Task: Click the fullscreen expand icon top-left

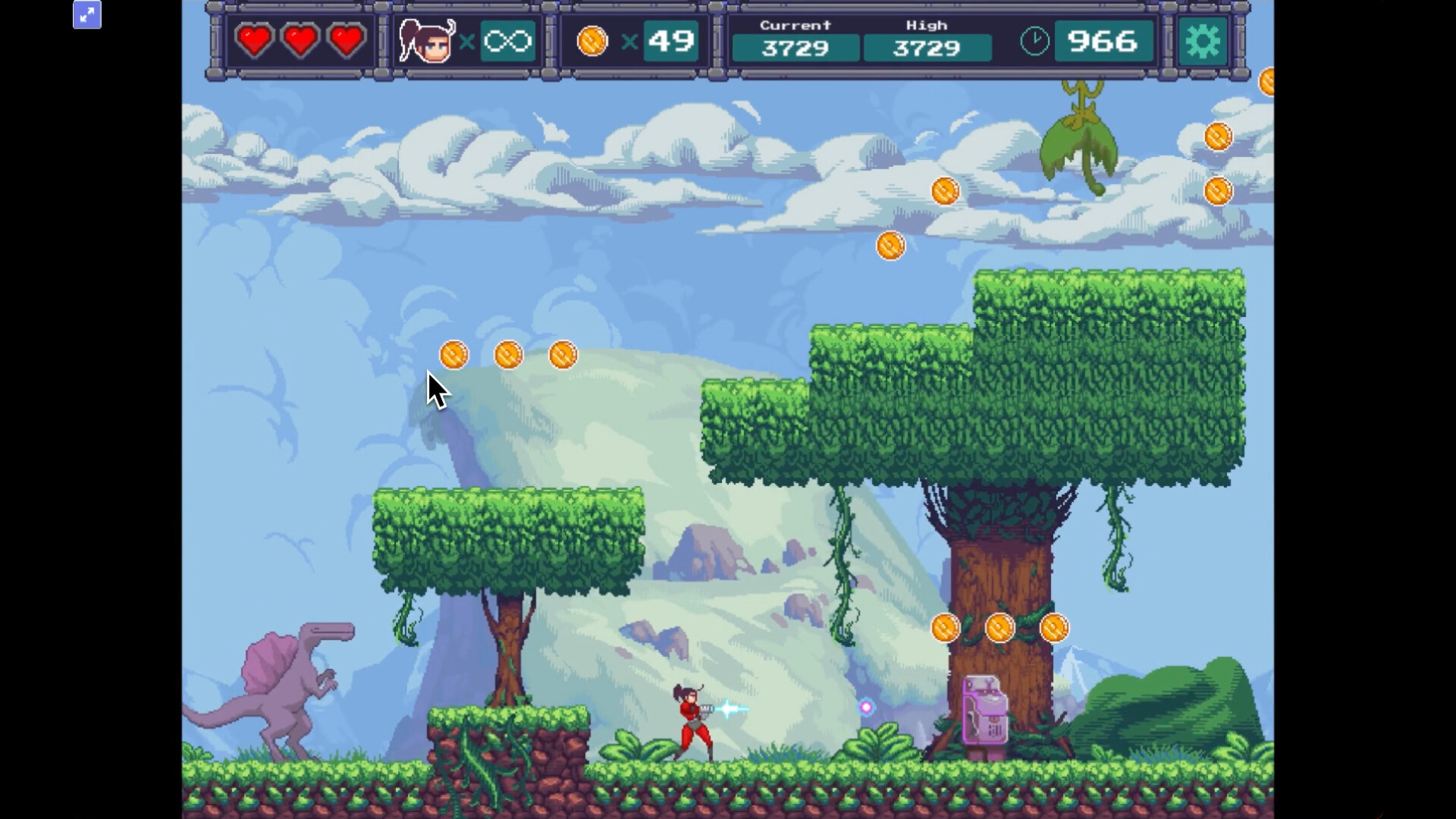Action: (x=86, y=14)
